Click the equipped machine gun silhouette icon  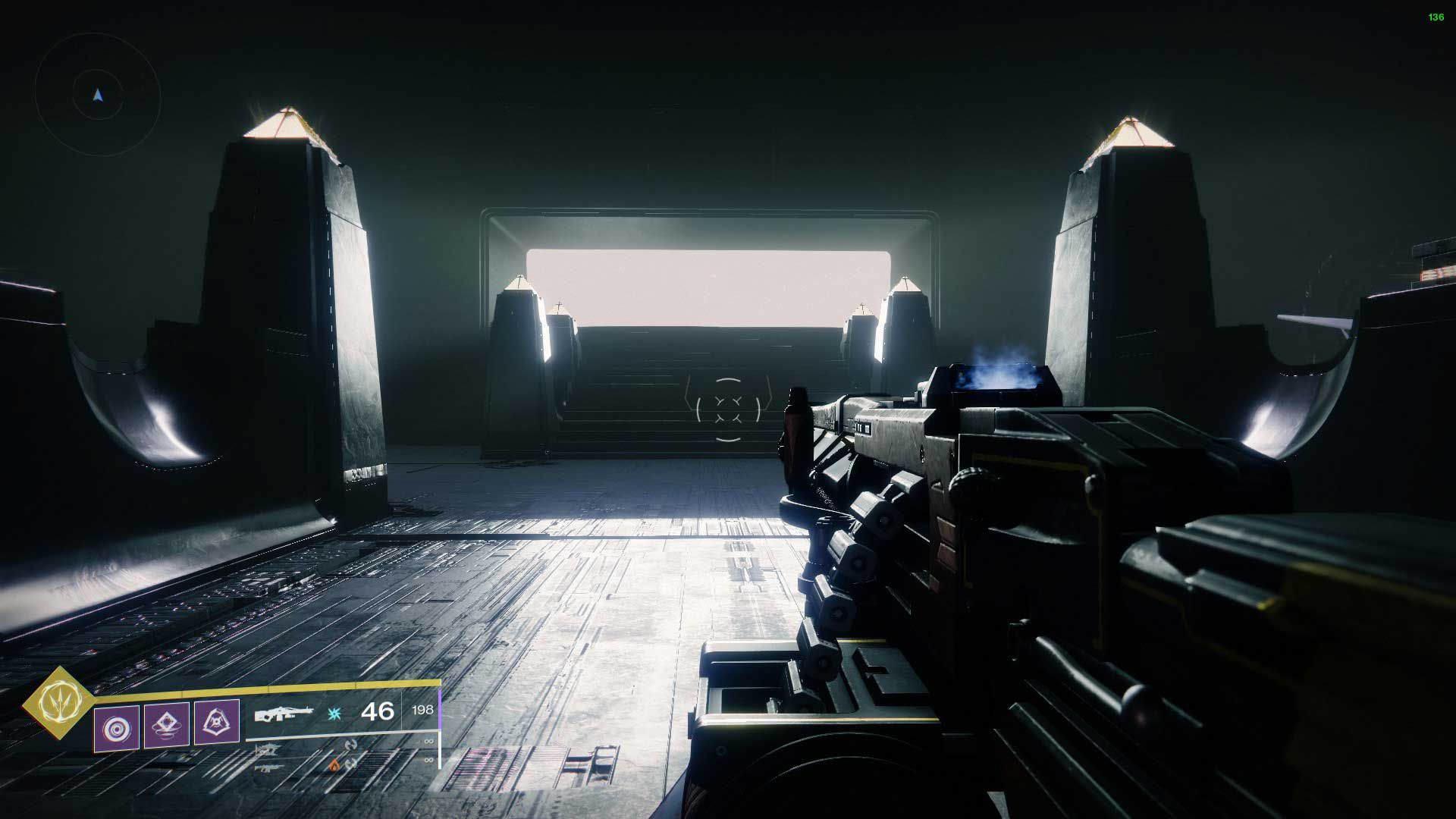[x=283, y=714]
